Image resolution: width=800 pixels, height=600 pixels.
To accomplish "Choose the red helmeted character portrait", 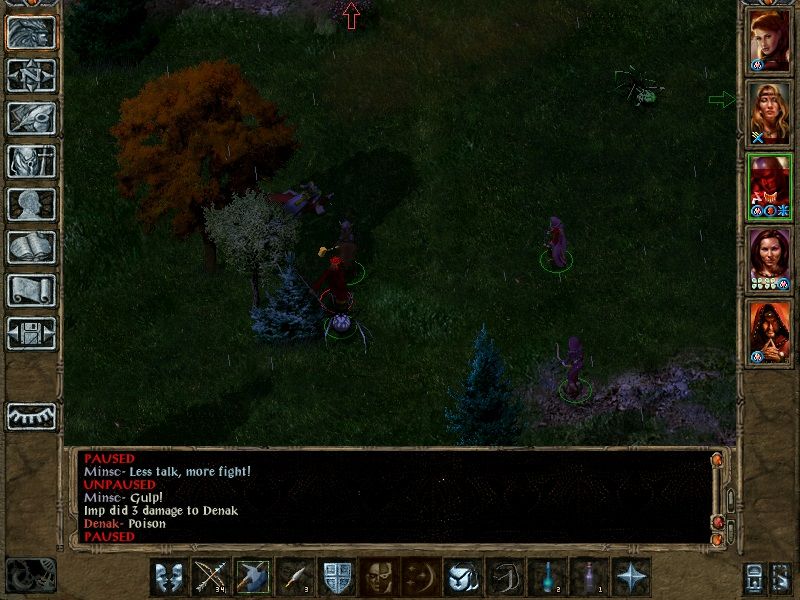I will 769,187.
